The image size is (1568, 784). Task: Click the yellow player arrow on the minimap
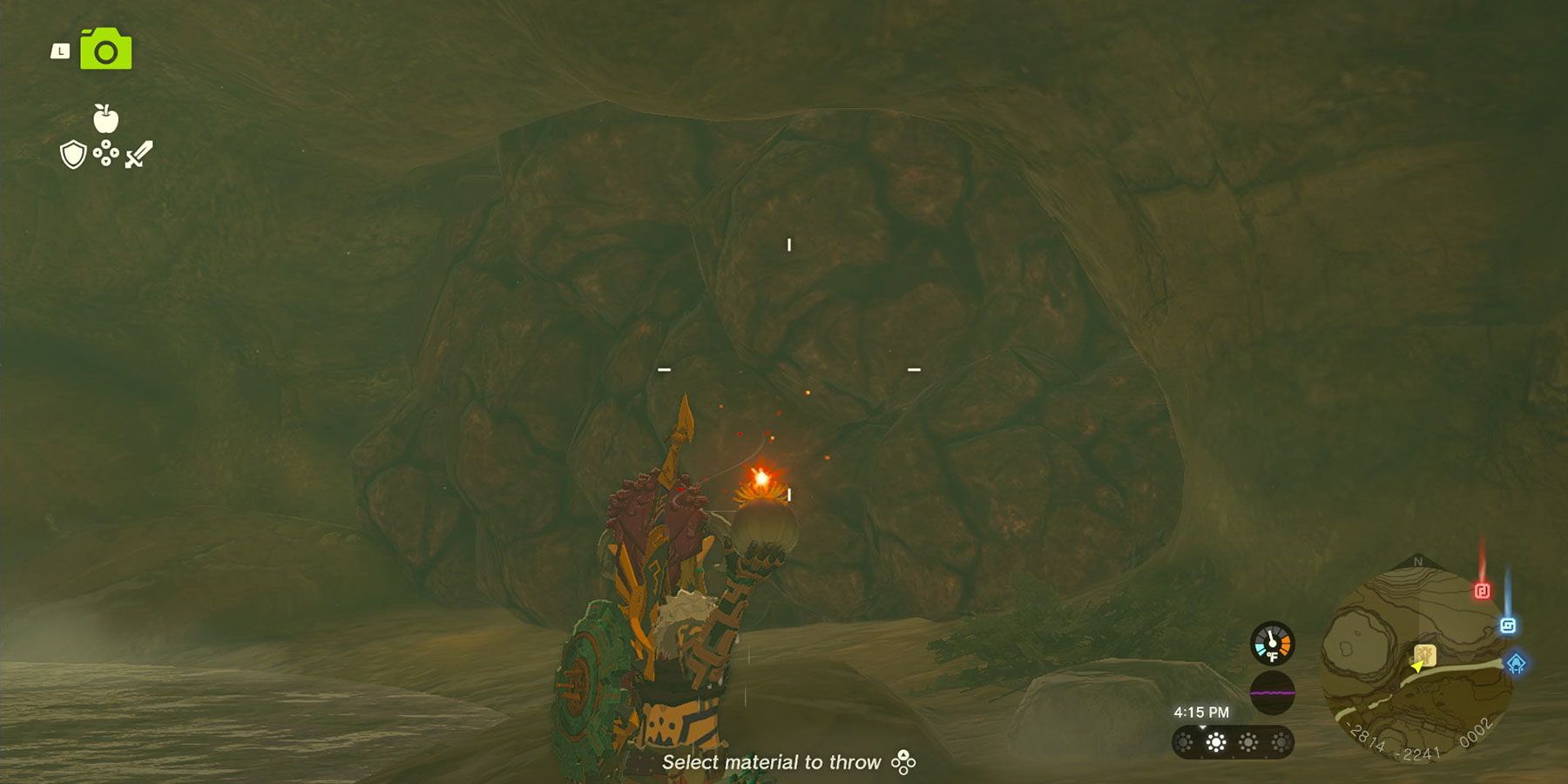point(1418,668)
